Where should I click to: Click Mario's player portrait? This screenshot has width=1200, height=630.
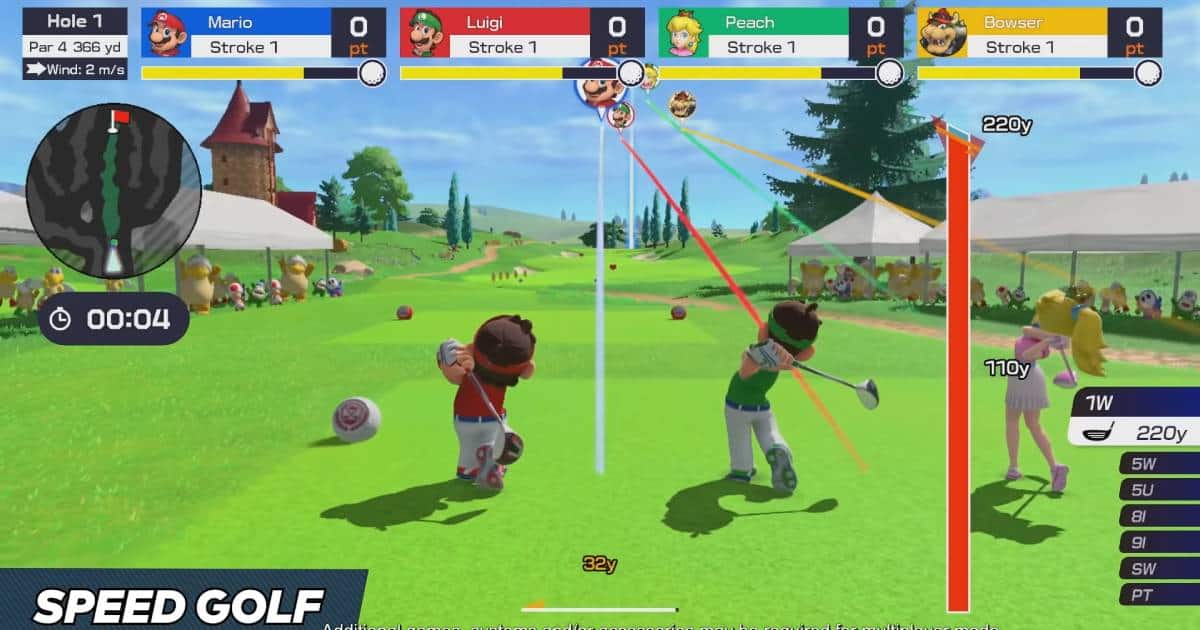[x=167, y=33]
